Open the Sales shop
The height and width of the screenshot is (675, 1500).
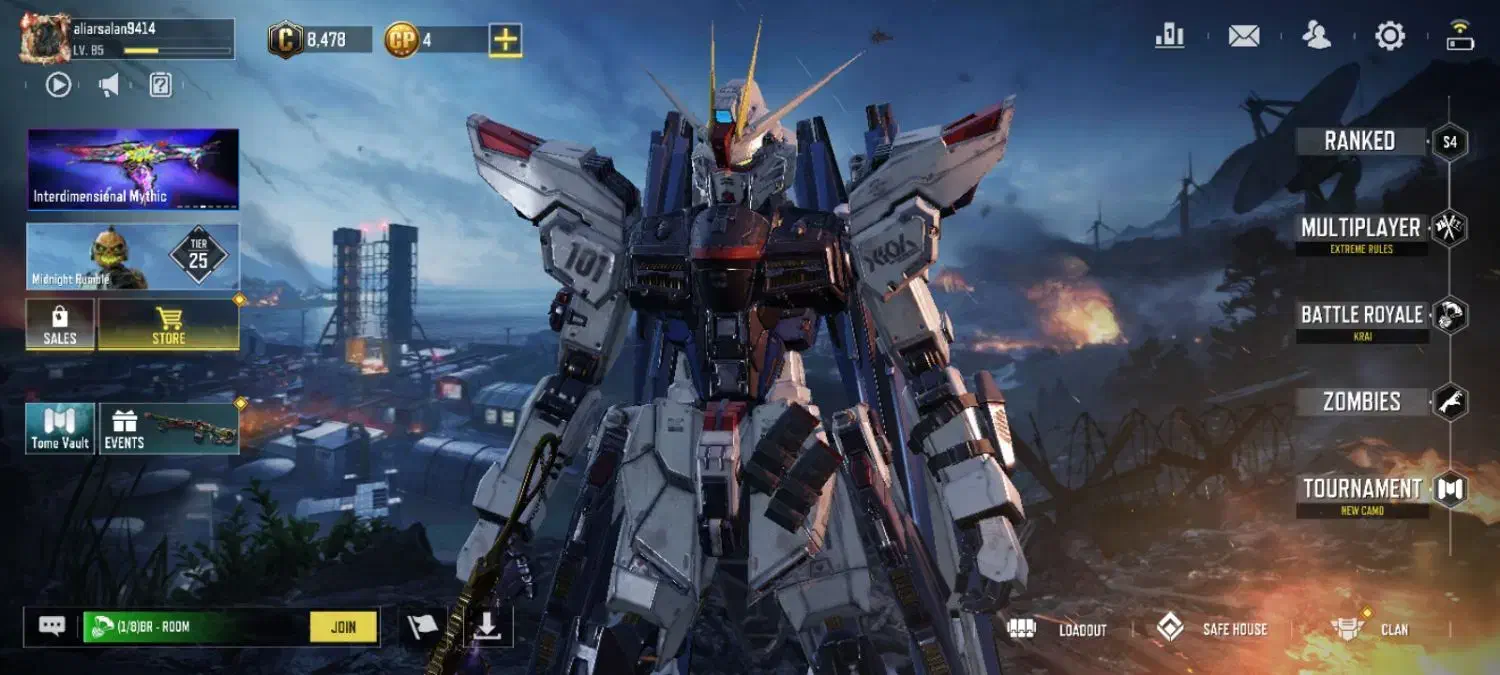60,325
